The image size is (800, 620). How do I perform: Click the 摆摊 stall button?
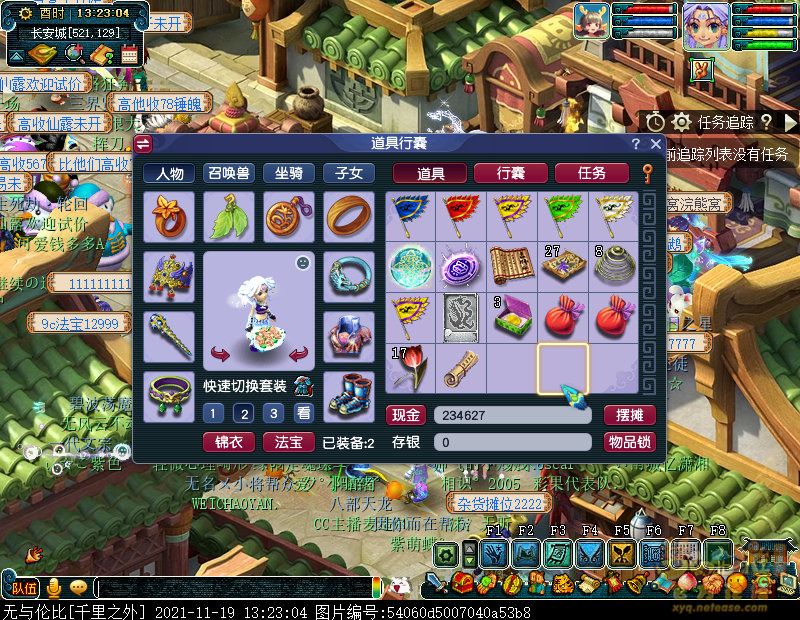point(630,415)
